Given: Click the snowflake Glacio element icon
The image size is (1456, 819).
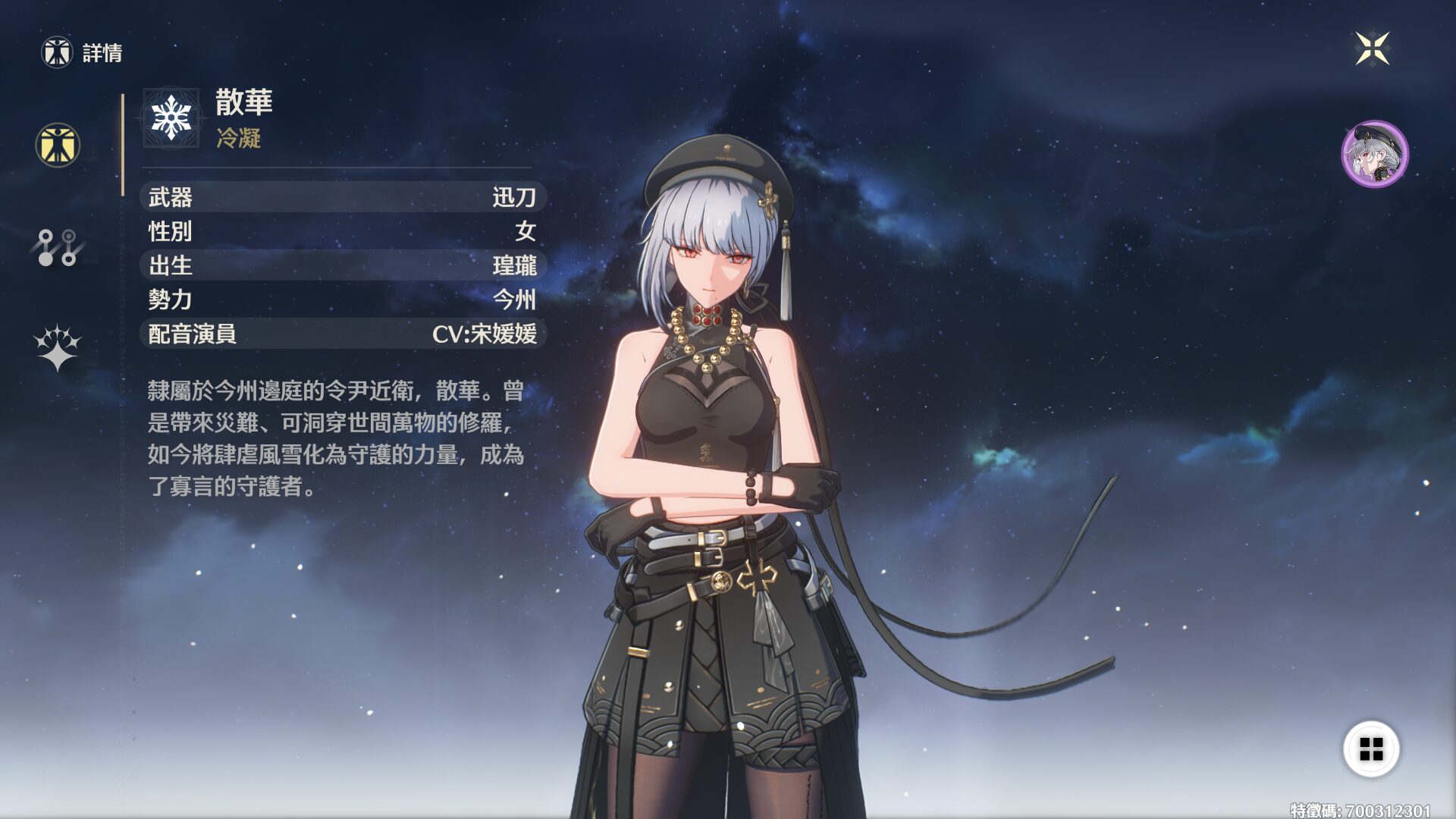Looking at the screenshot, I should pyautogui.click(x=171, y=118).
